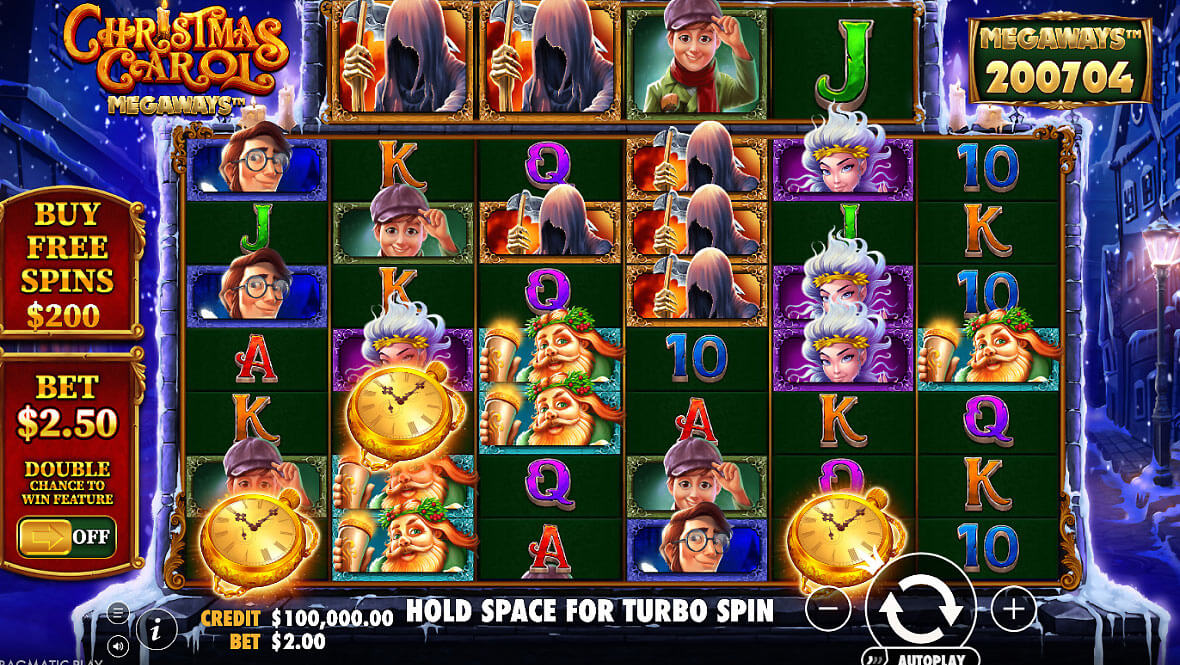Increase the bet with the plus button
Image resolution: width=1180 pixels, height=665 pixels.
tap(1013, 607)
